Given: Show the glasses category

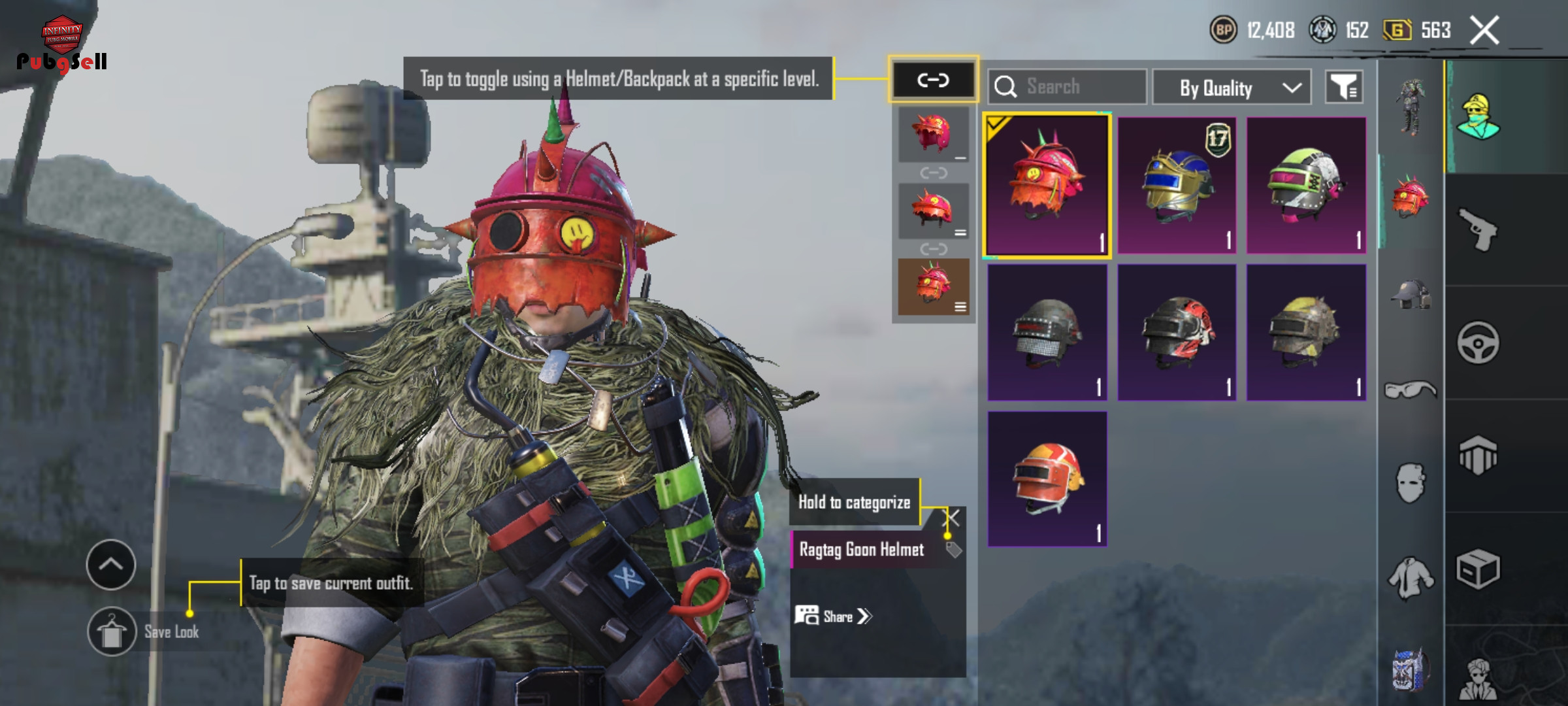Looking at the screenshot, I should [x=1410, y=390].
